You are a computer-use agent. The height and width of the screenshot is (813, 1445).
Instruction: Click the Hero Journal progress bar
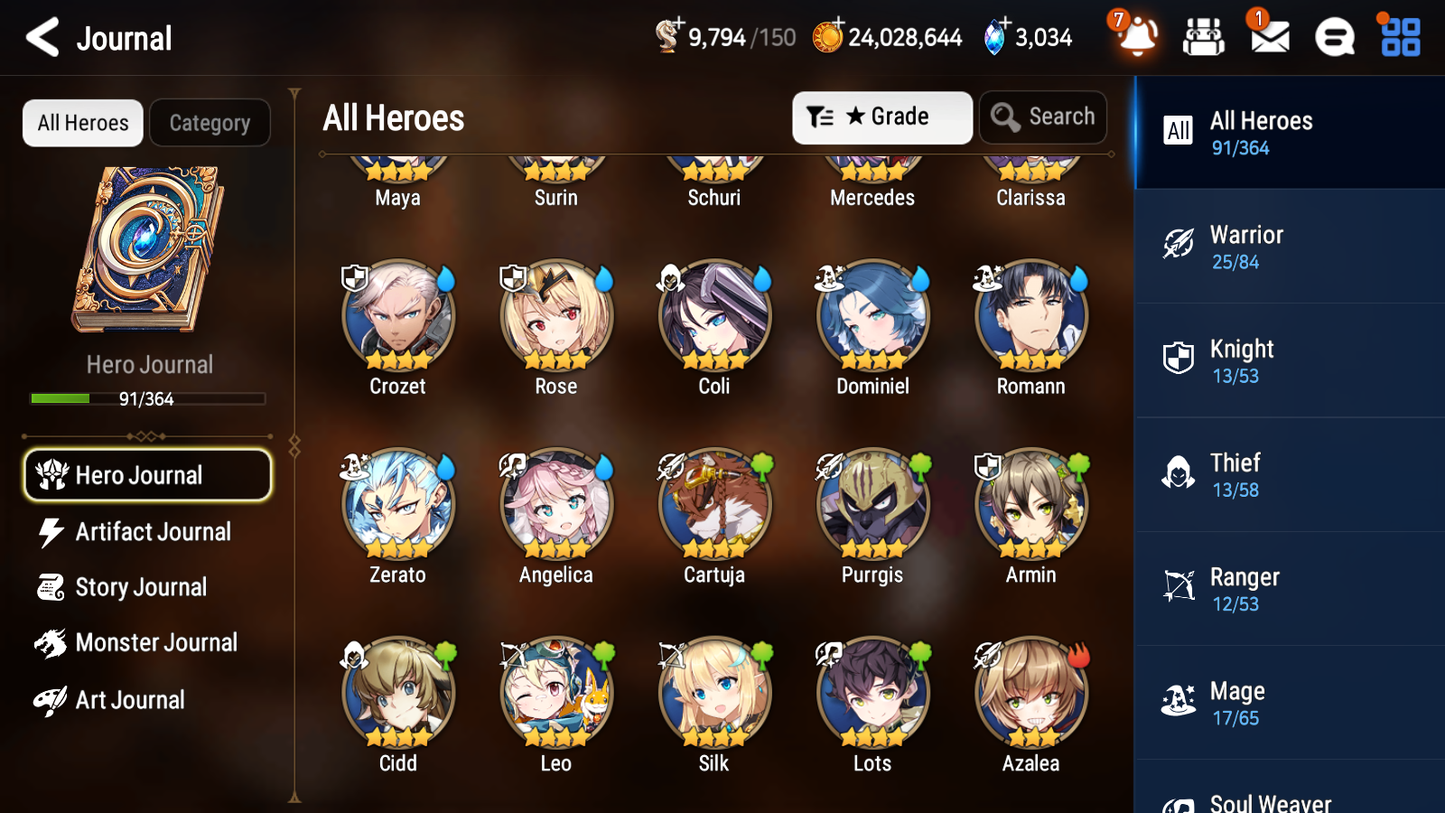coord(148,398)
